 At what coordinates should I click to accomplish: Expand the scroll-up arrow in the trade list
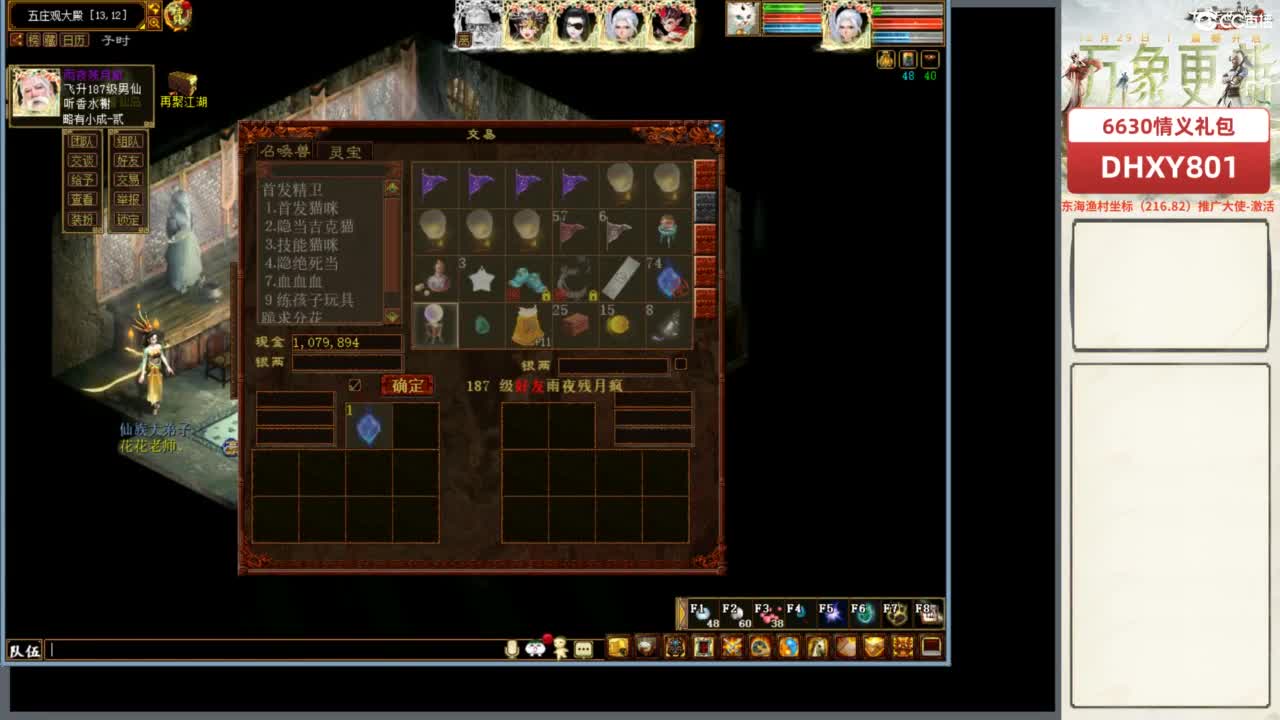click(391, 189)
